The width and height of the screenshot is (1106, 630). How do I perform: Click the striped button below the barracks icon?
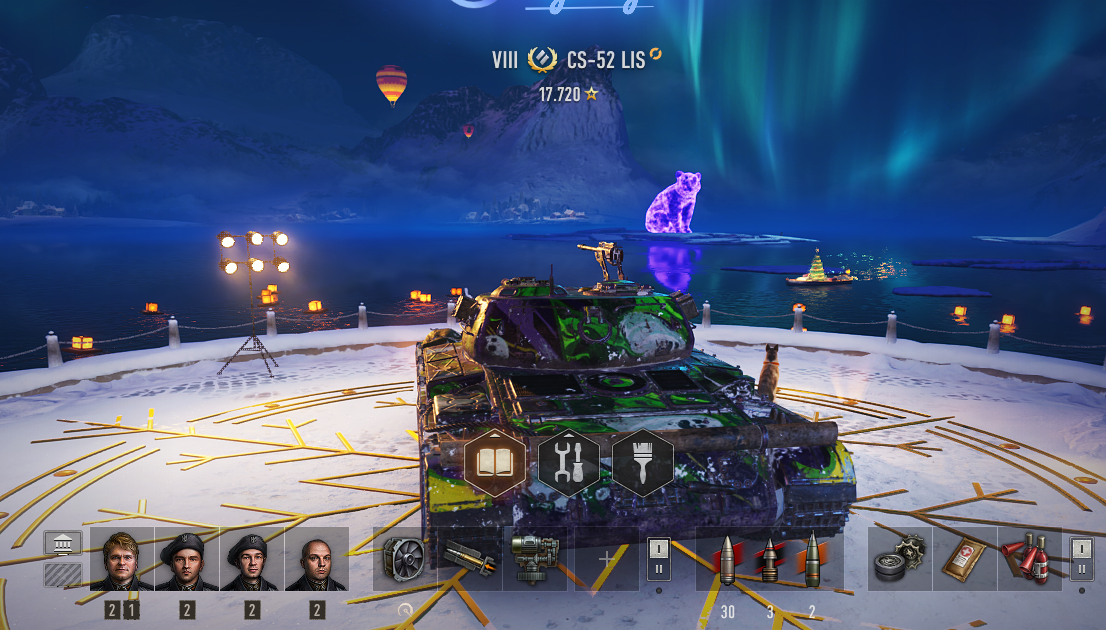[x=63, y=575]
